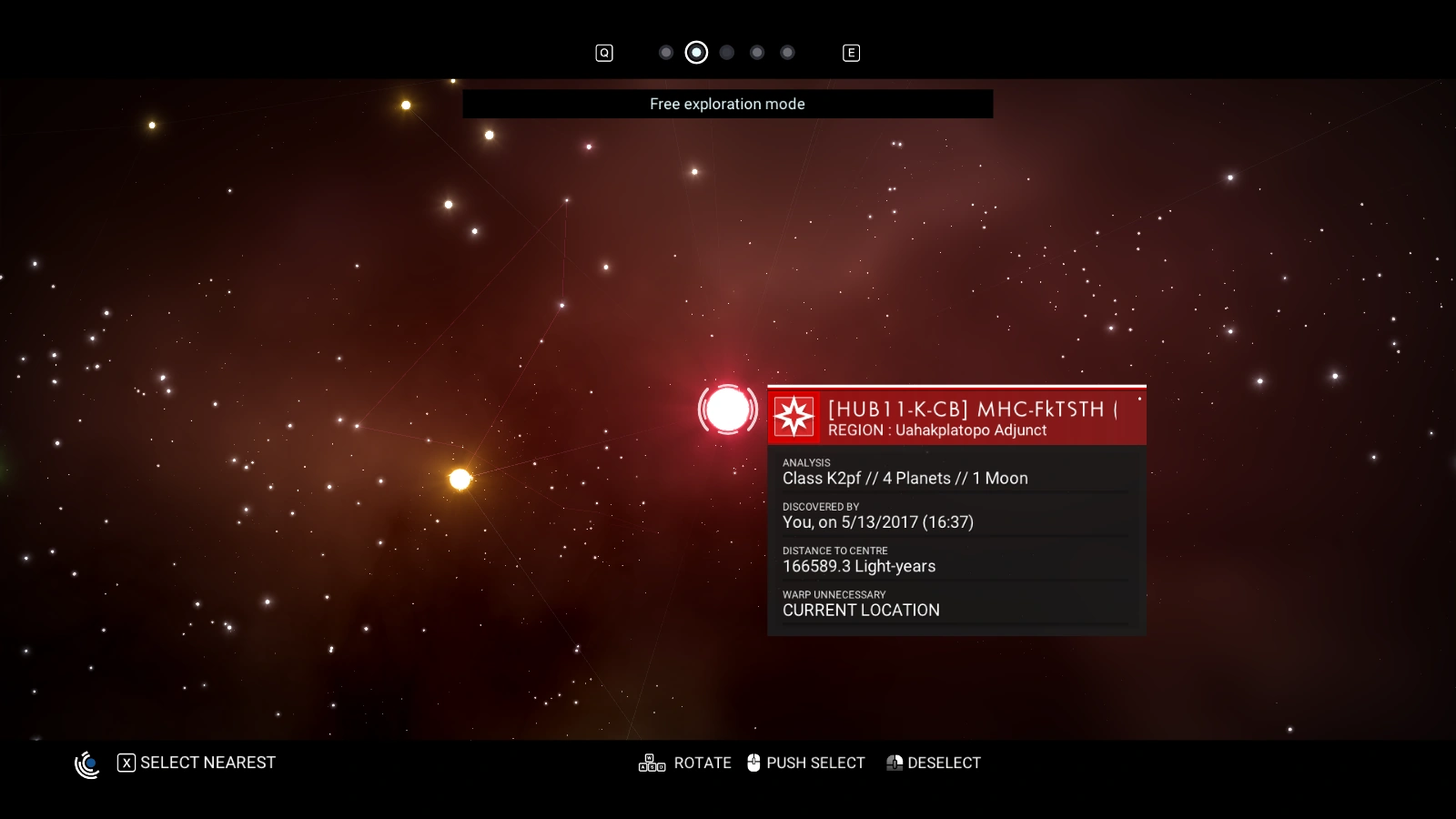Choose the large orange neighbouring star

[460, 479]
